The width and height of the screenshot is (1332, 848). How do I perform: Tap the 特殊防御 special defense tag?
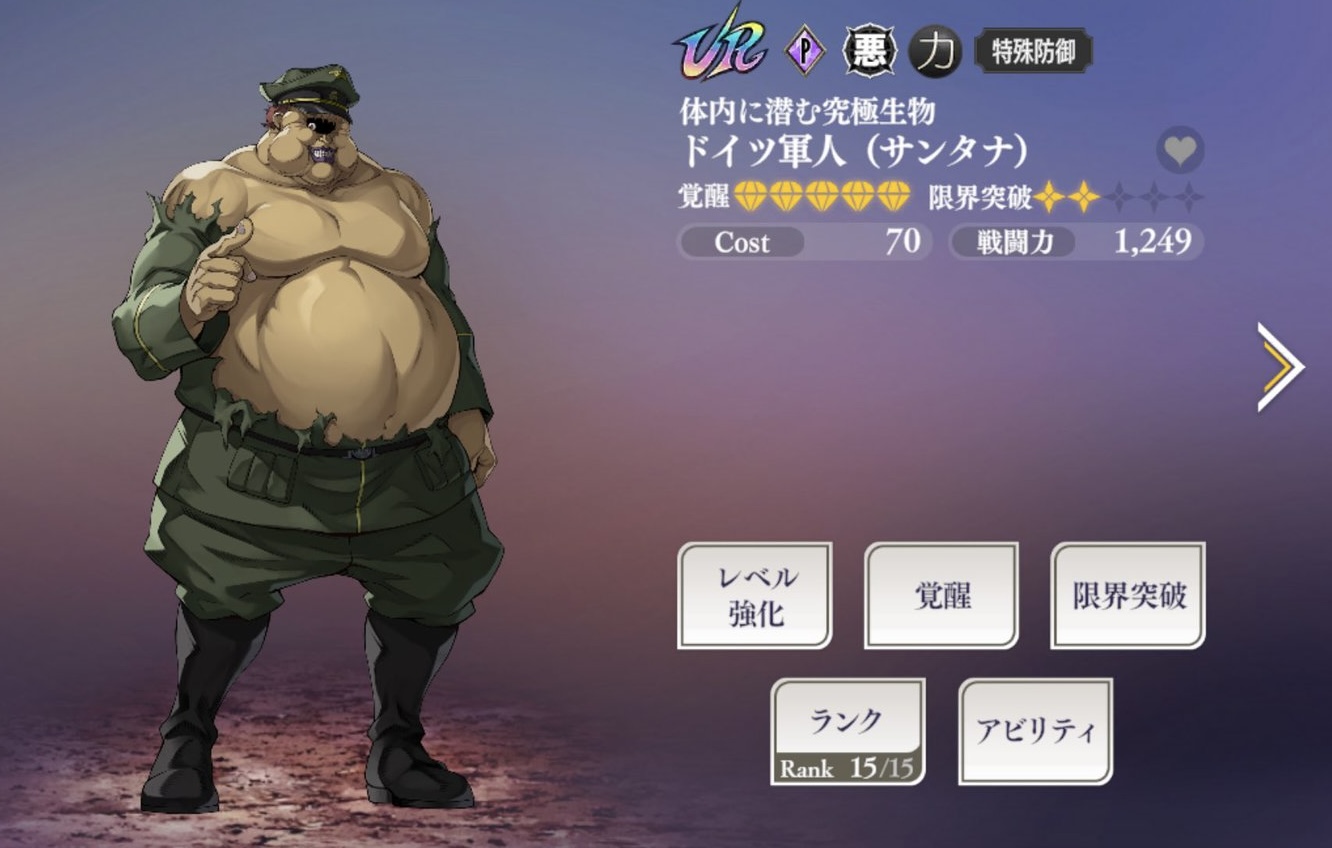click(x=1033, y=51)
